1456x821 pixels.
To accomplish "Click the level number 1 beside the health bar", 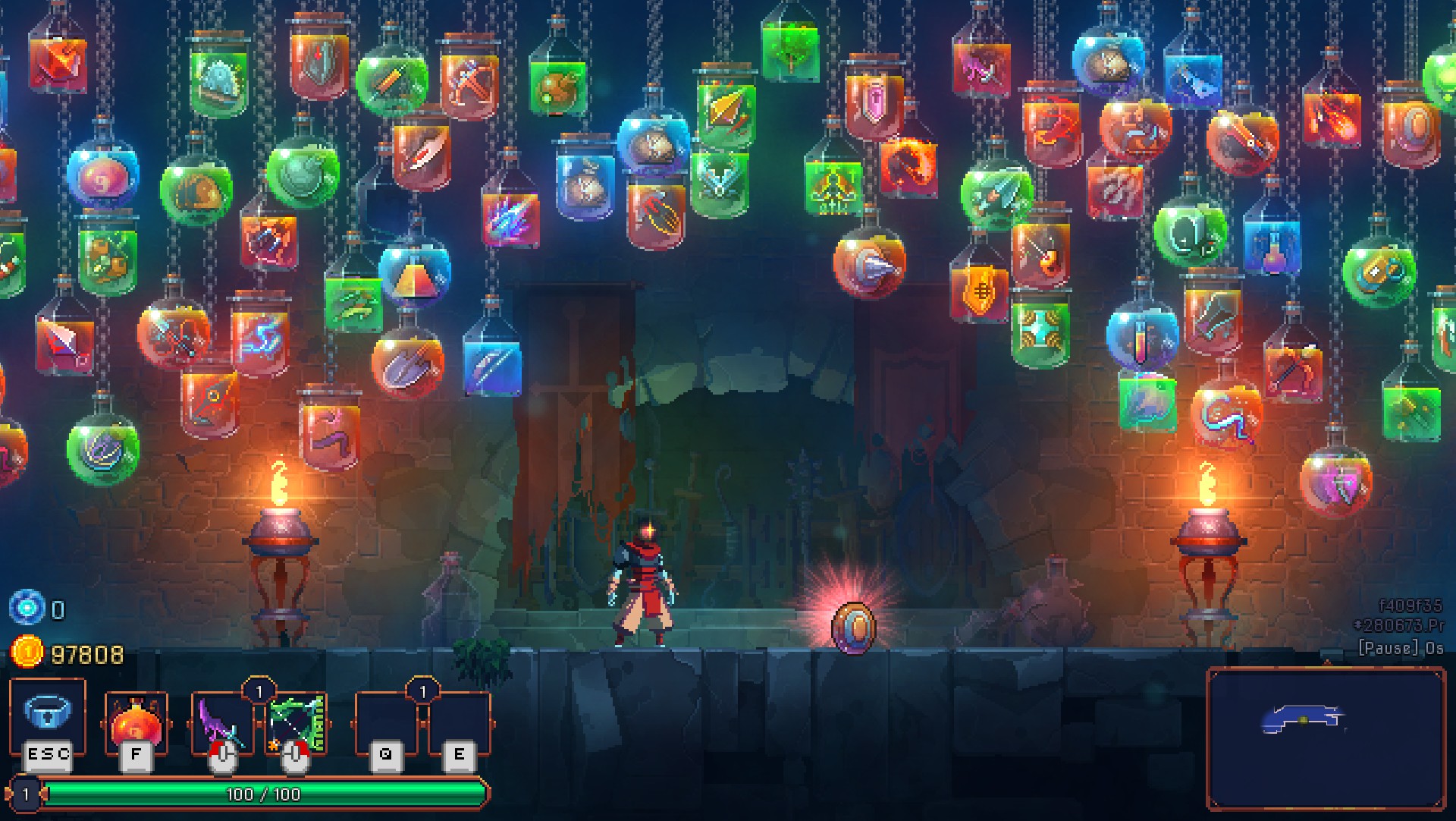I will coord(27,793).
